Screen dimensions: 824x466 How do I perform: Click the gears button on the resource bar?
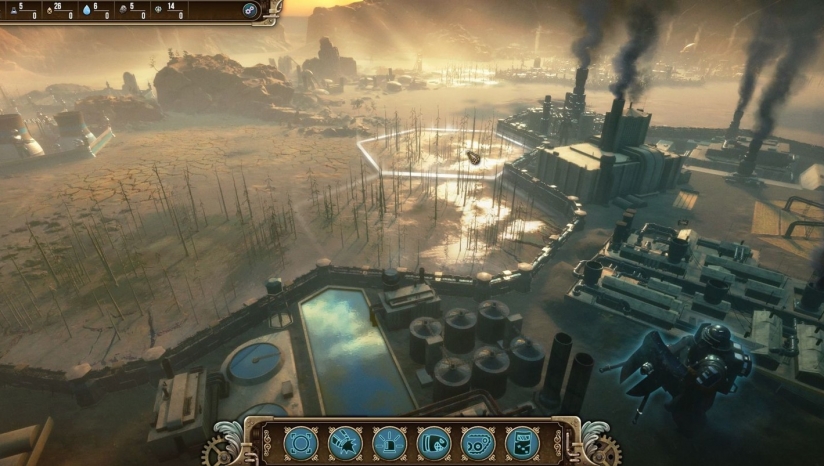(250, 11)
